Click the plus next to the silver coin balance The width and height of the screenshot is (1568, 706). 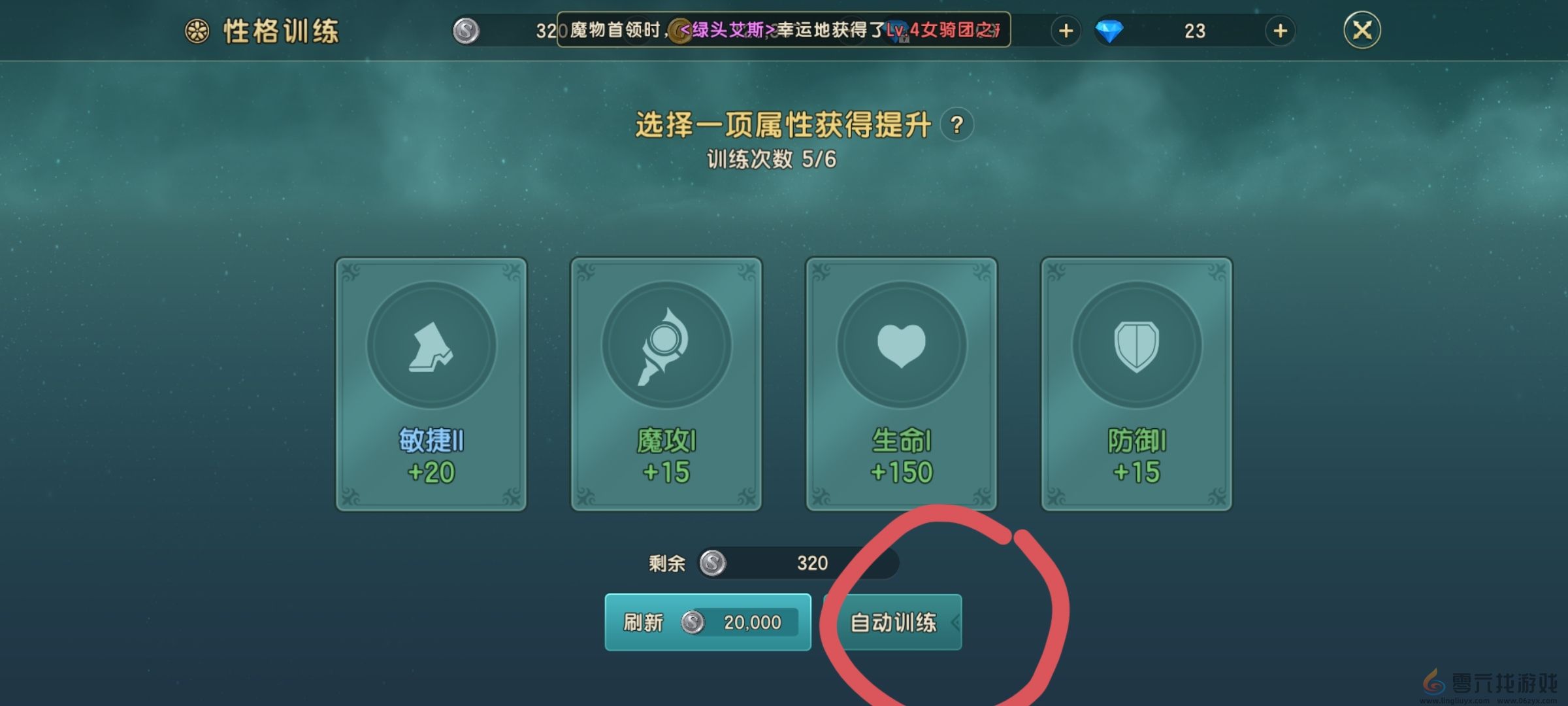(1065, 31)
